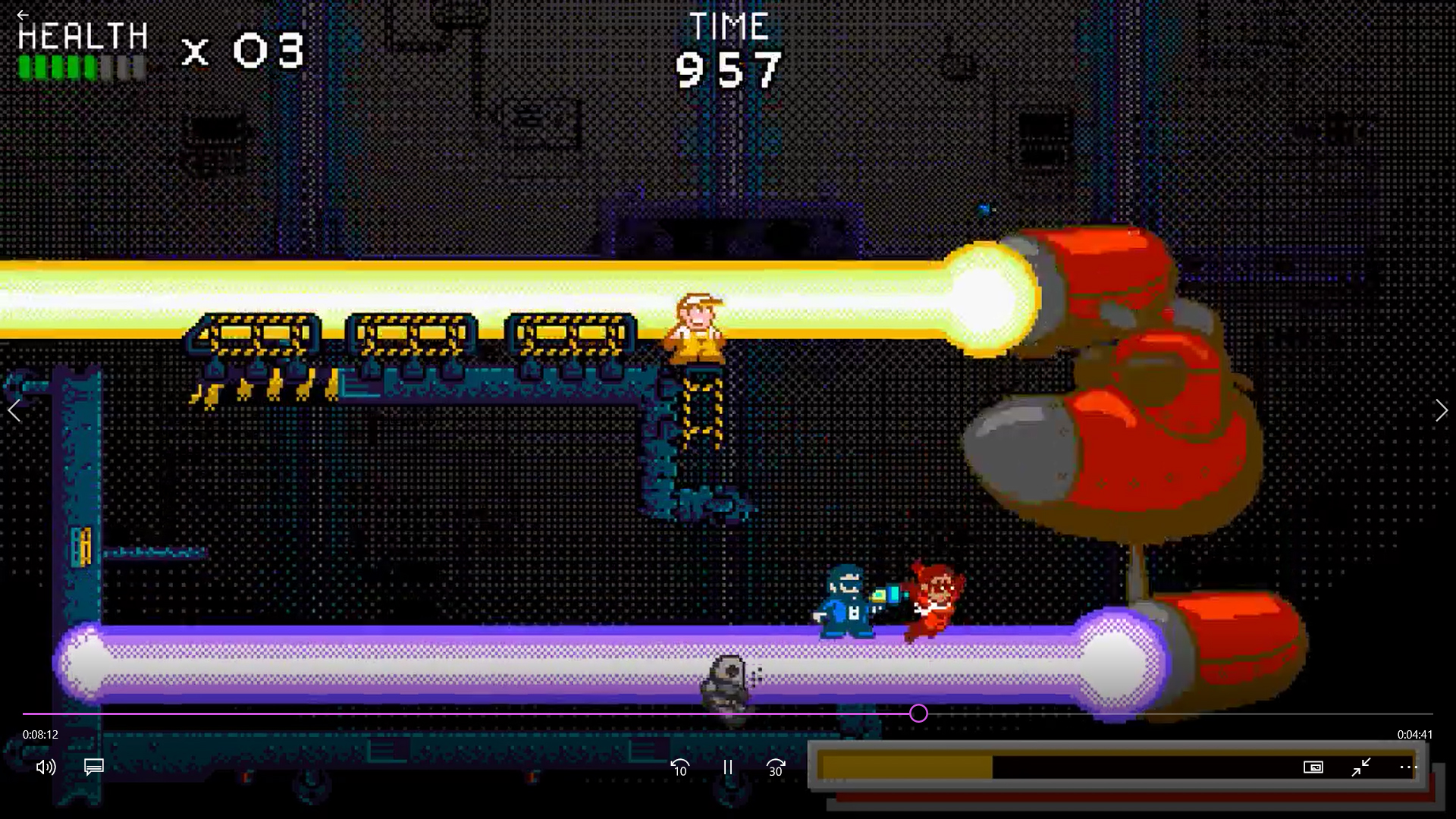Click the elapsed time display 0:08:12
Screen dimensions: 1456x819
39,734
